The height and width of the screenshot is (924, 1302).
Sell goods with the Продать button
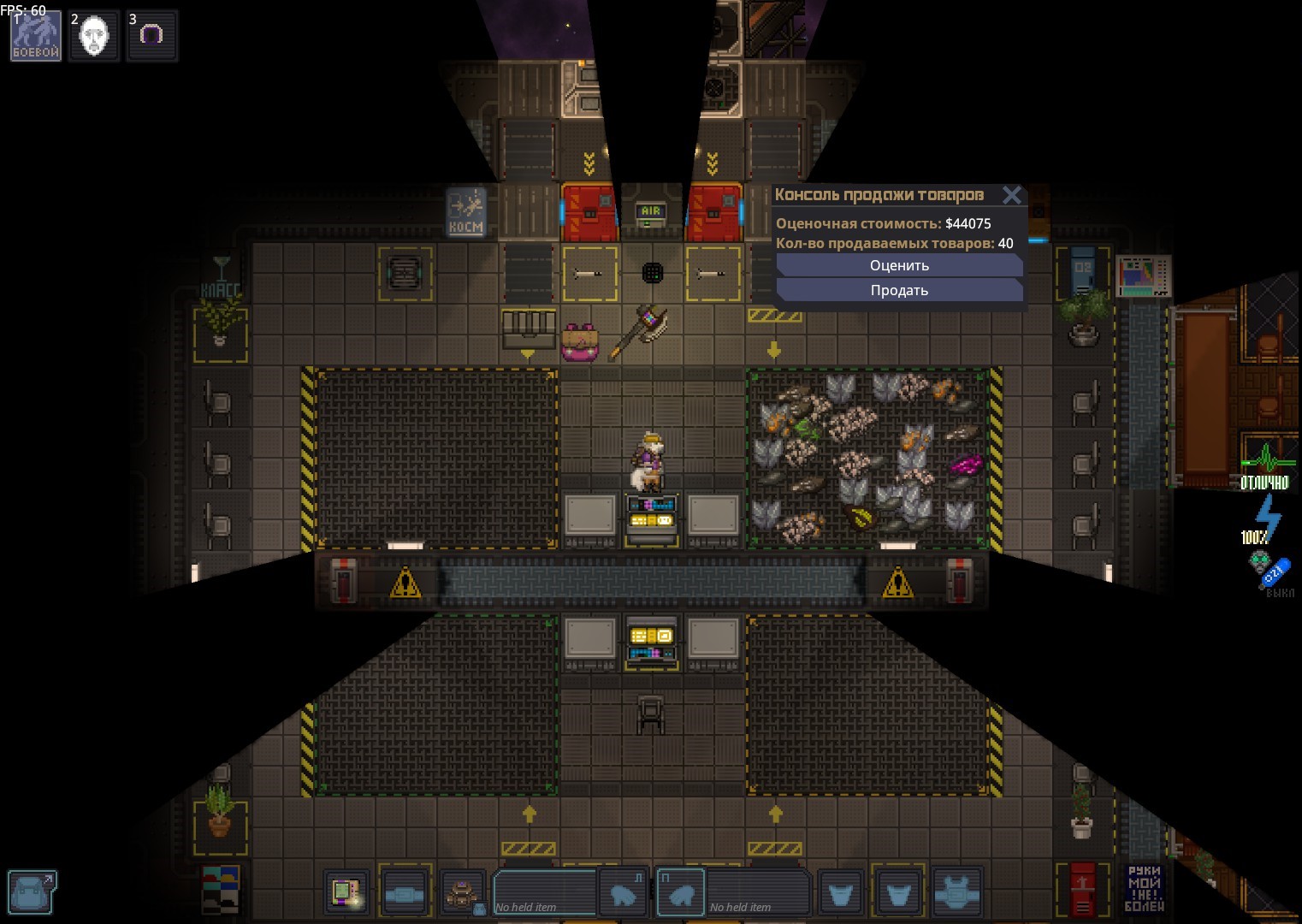coord(899,290)
